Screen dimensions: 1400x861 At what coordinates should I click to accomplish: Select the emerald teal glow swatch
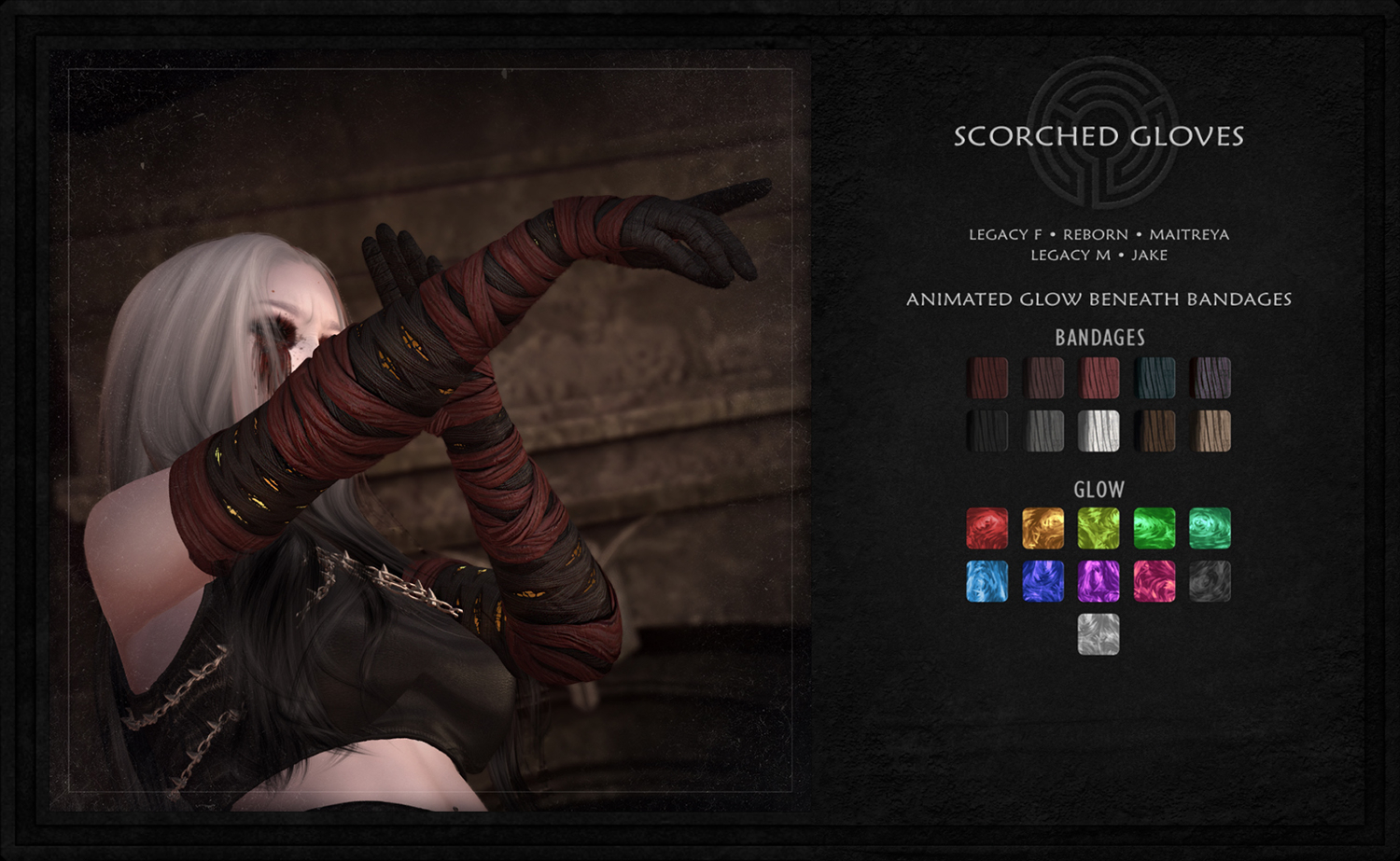click(x=1211, y=528)
